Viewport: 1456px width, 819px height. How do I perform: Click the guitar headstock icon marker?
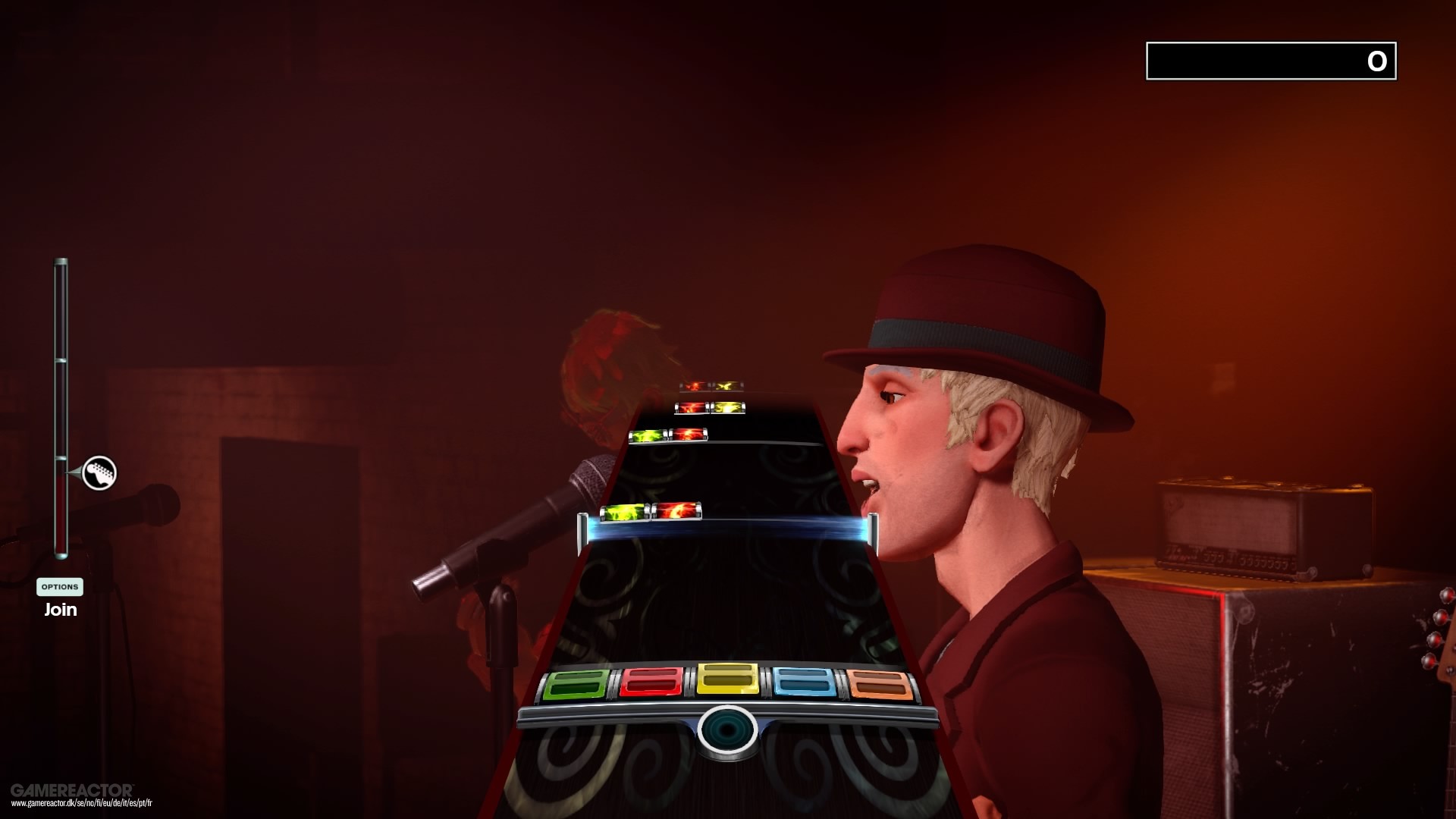[x=99, y=473]
